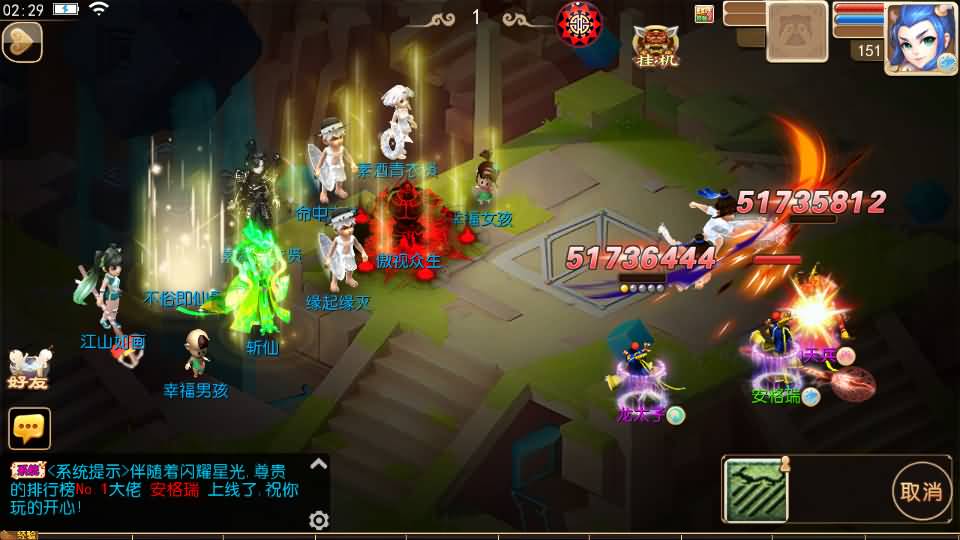Viewport: 960px width, 540px height.
Task: Tap the tan scroll button in the corner
Action: pos(21,42)
